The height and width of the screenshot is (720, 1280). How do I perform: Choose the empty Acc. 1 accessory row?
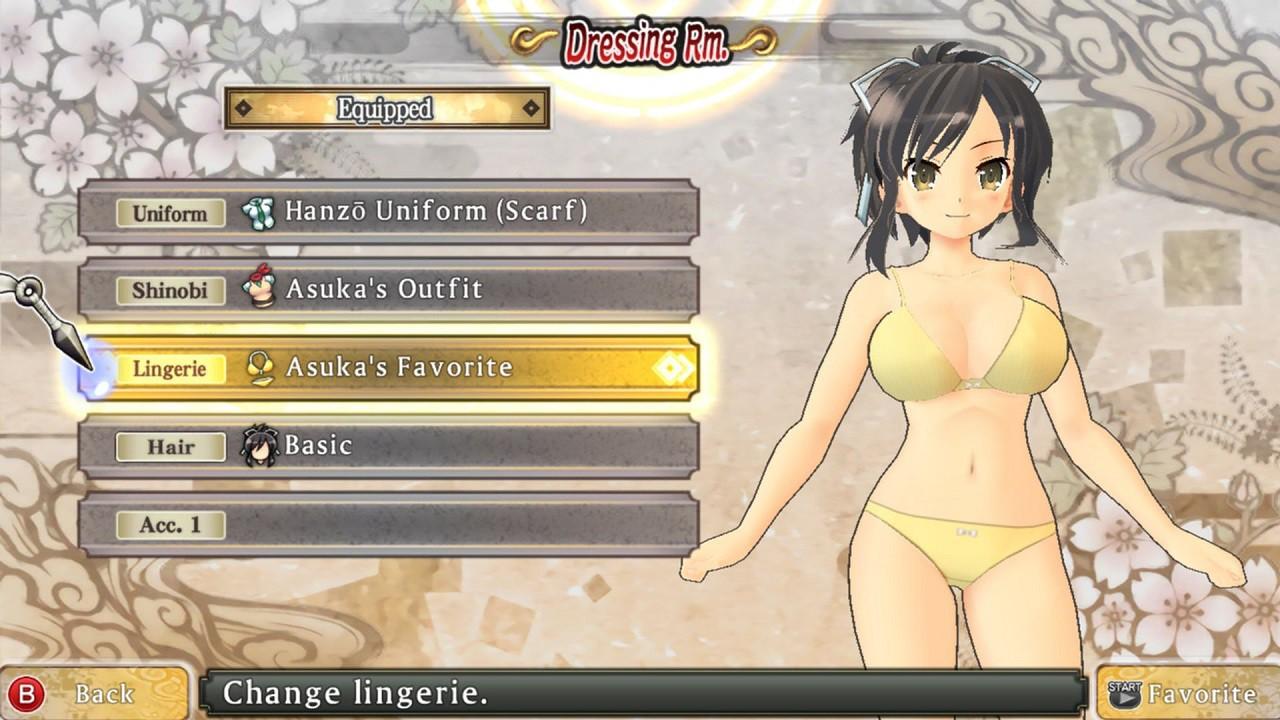coord(388,524)
